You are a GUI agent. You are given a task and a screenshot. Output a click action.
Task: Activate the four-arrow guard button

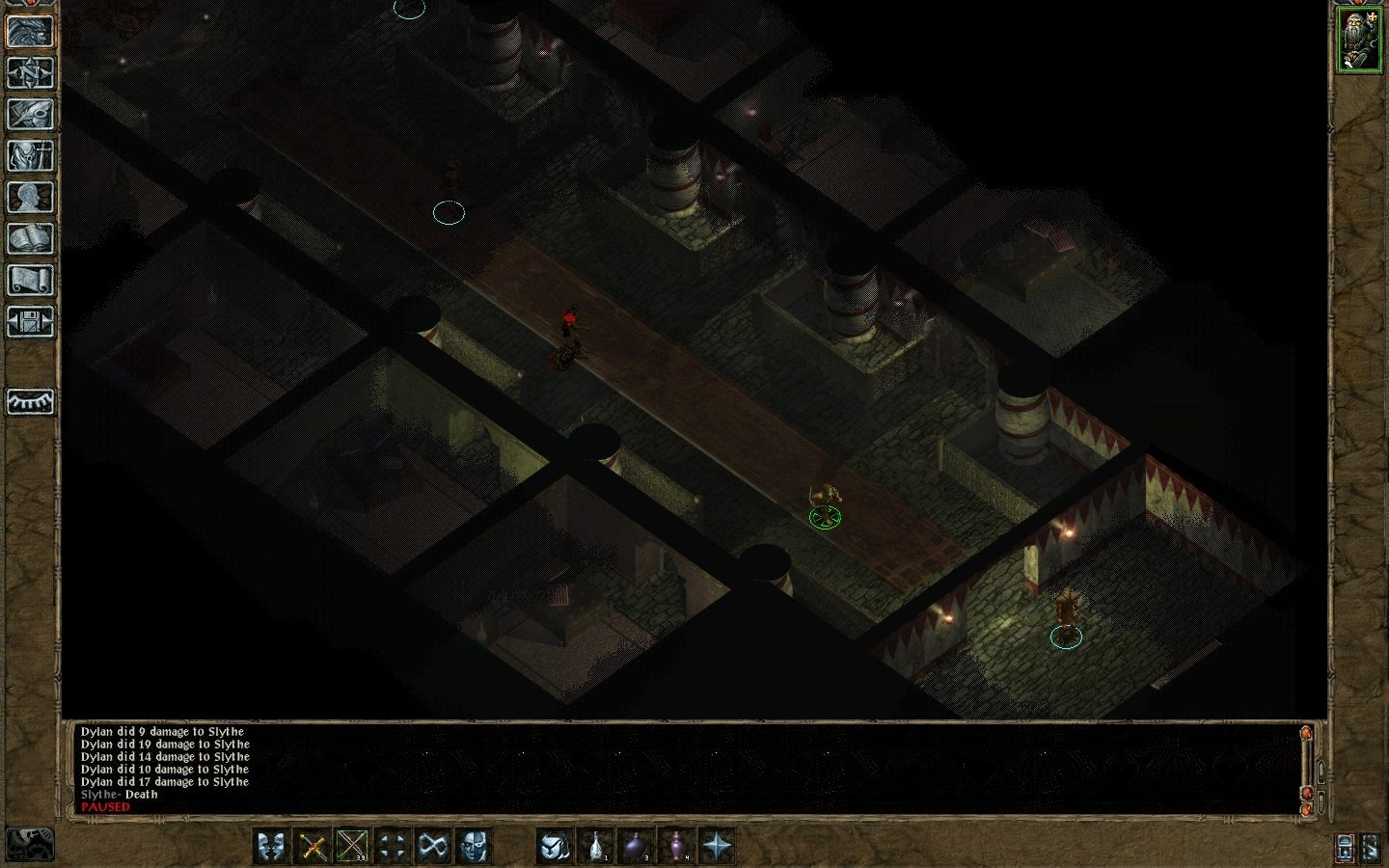click(x=393, y=847)
